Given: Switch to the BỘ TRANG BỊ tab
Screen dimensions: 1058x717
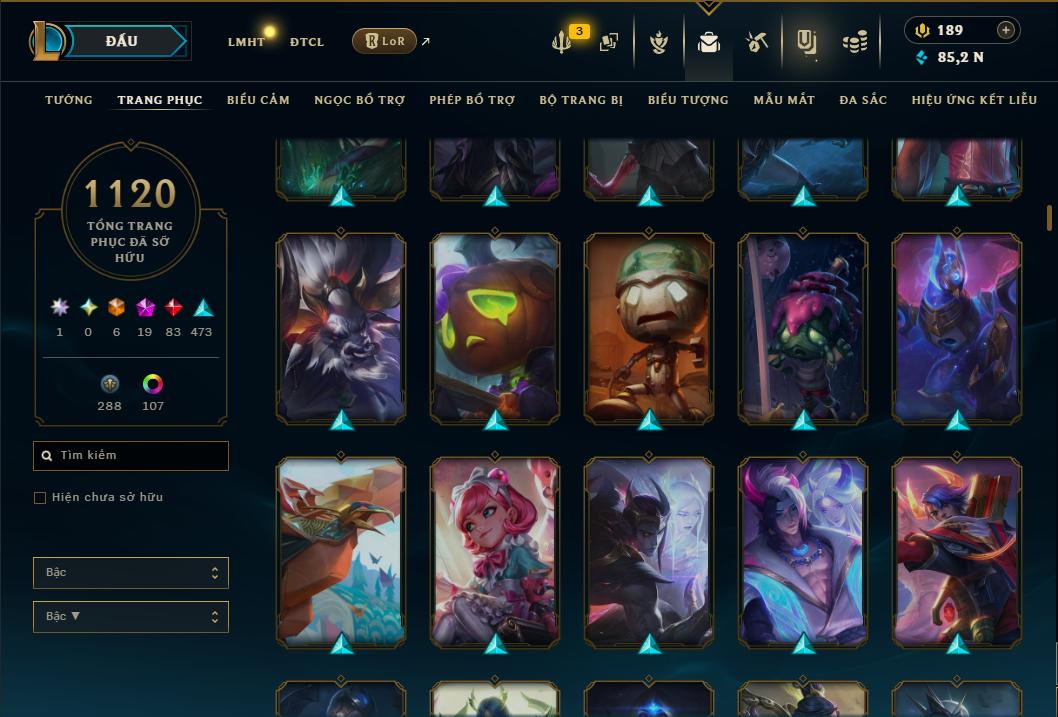Looking at the screenshot, I should tap(581, 100).
